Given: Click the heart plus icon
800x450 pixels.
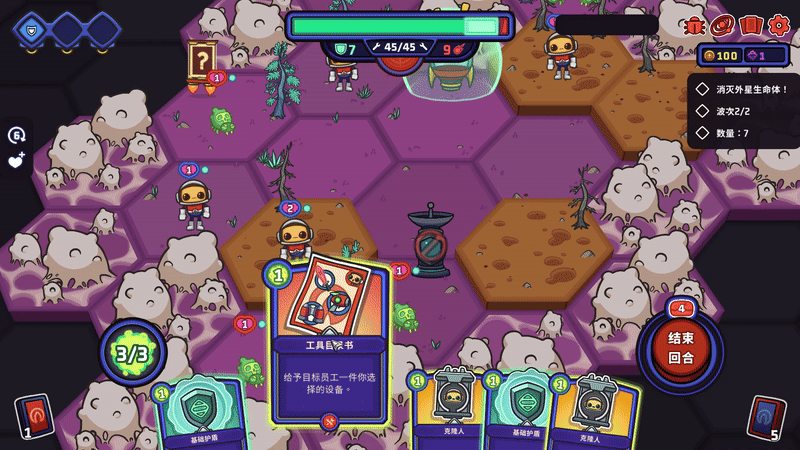Looking at the screenshot, I should coord(17,160).
